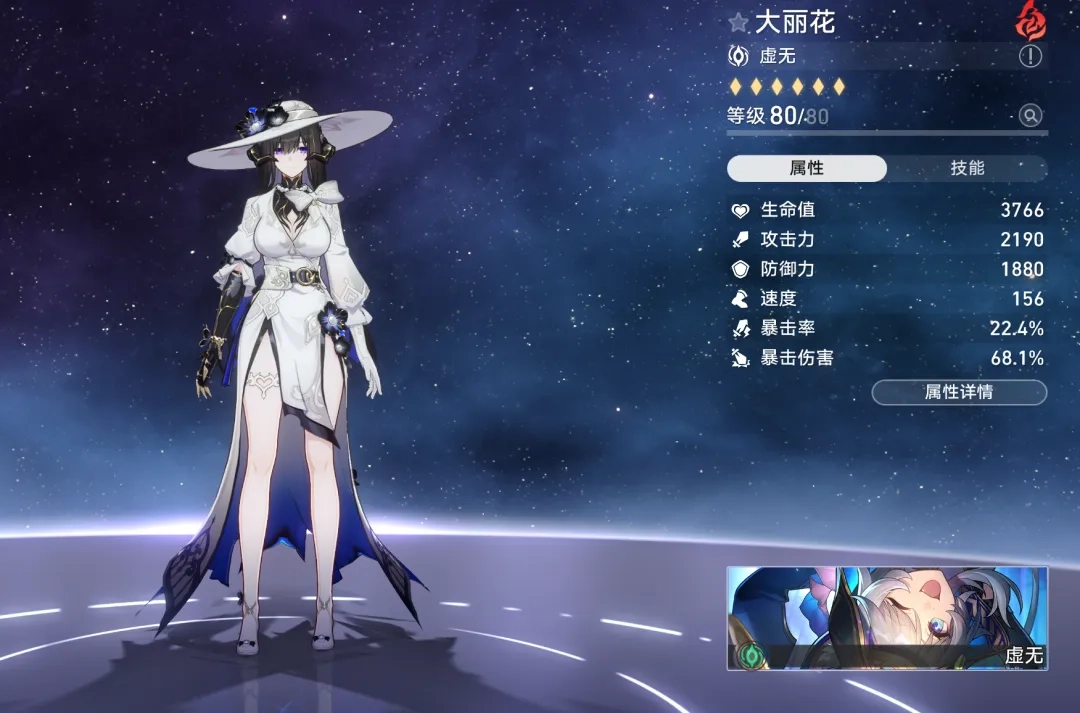The width and height of the screenshot is (1080, 713).
Task: Open the 属性详情 stat details
Action: [x=959, y=392]
